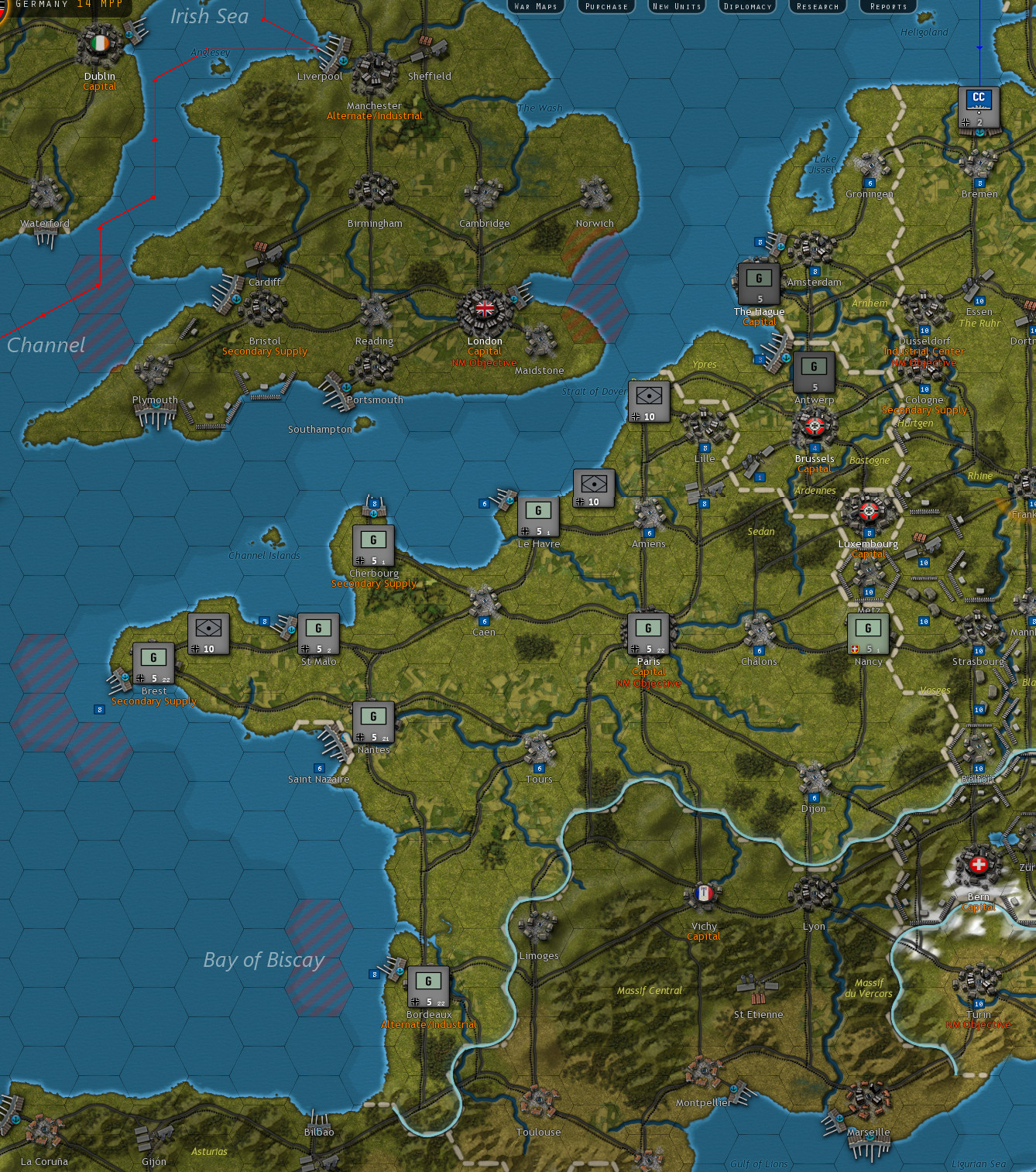This screenshot has height=1172, width=1036.
Task: Select the fleet counter near the Strait of Dover
Action: [x=648, y=400]
